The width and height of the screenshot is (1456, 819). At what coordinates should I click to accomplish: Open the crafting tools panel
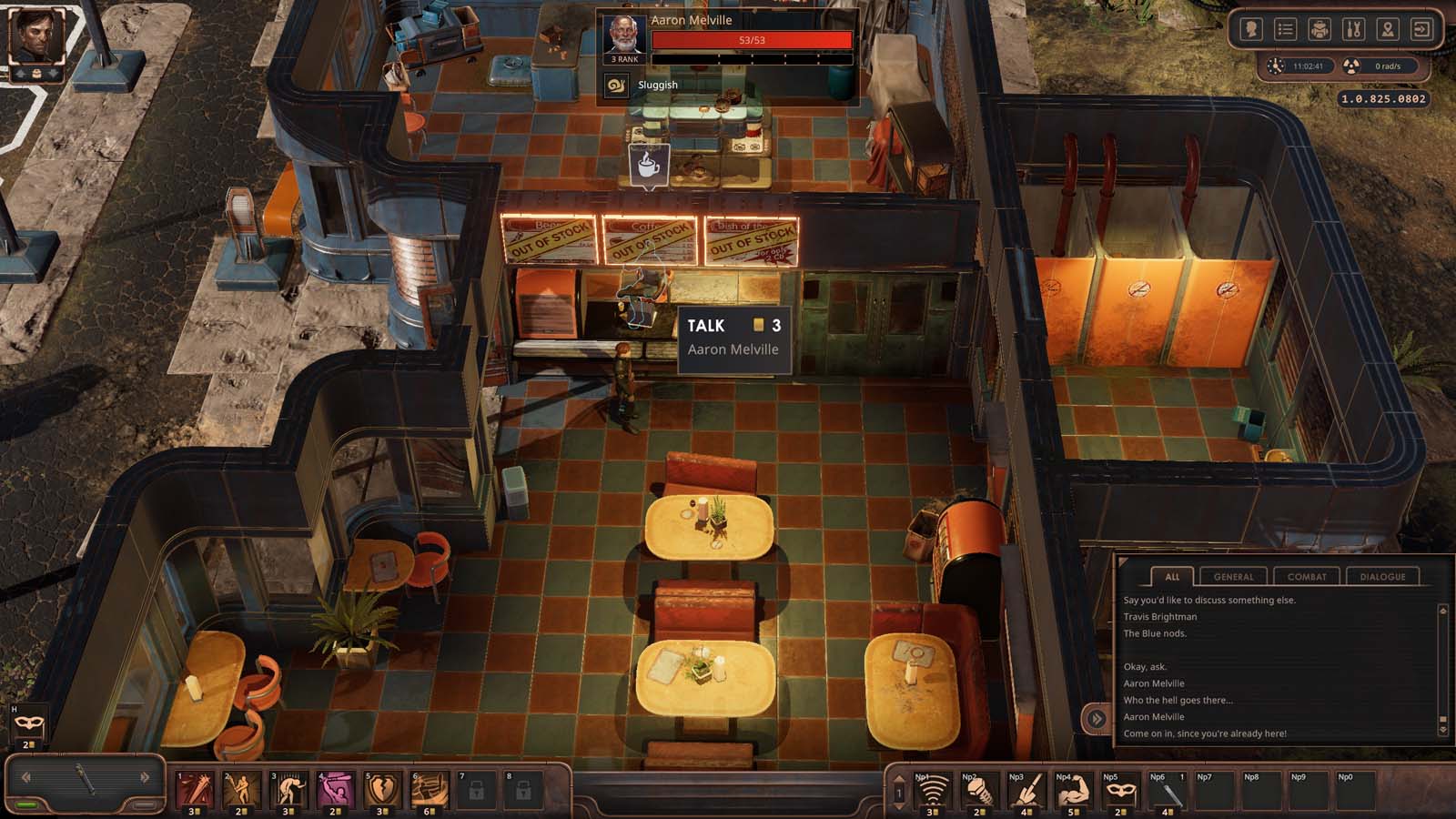(1353, 28)
